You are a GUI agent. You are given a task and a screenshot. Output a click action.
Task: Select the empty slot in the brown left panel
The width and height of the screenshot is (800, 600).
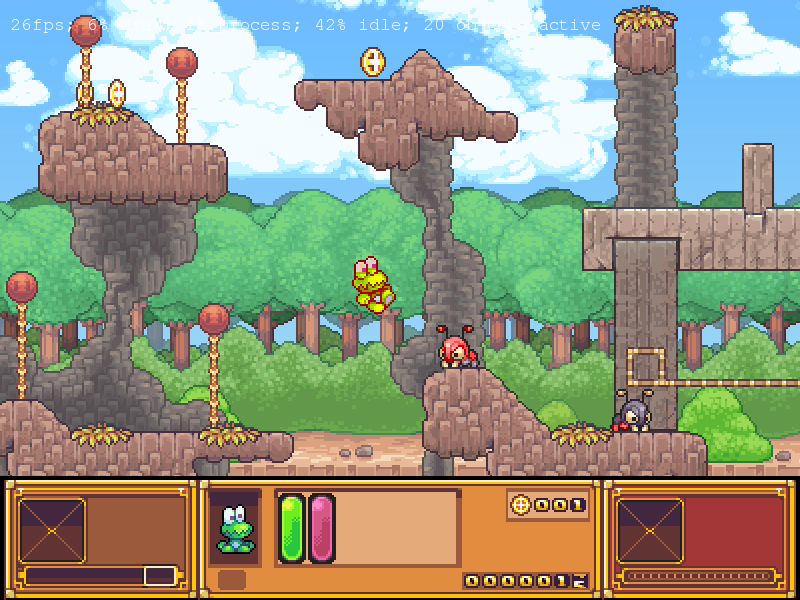52,530
